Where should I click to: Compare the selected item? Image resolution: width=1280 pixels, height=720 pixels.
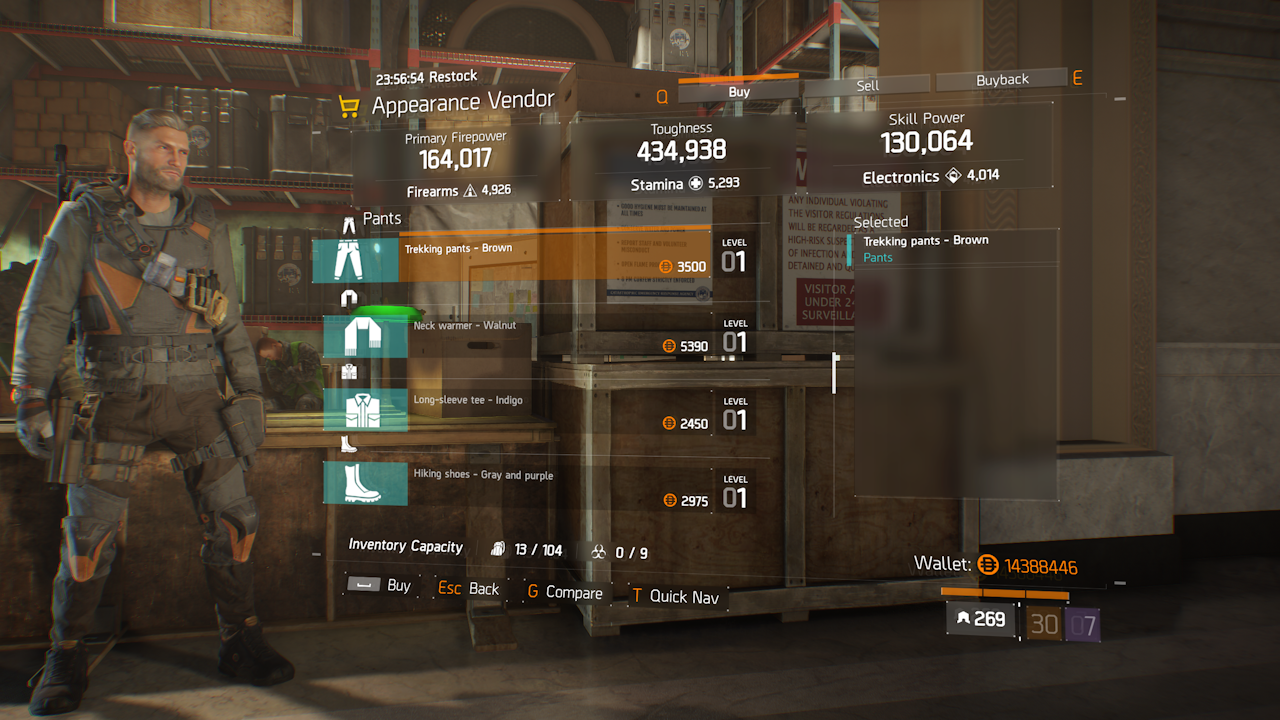[565, 592]
